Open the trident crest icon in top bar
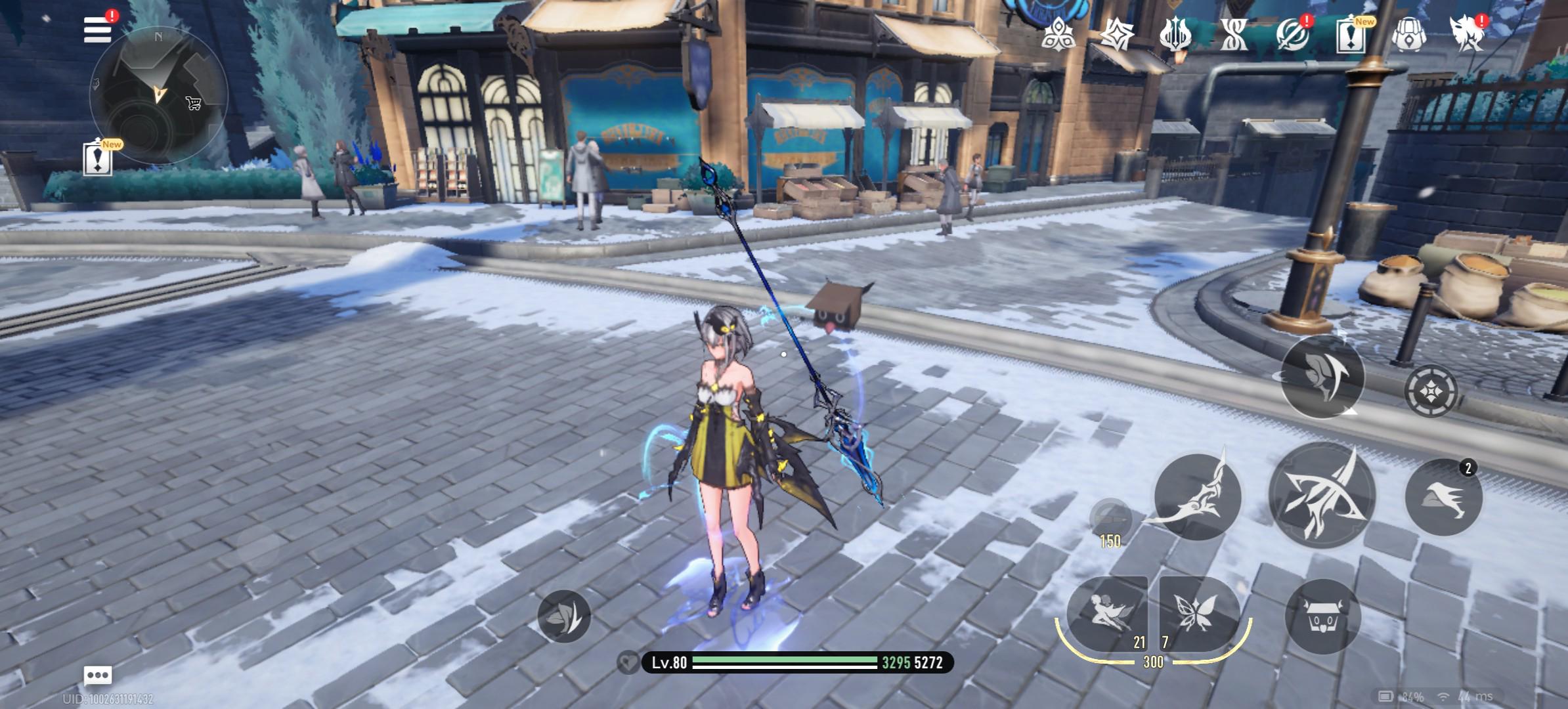Viewport: 1568px width, 709px height. click(1175, 33)
